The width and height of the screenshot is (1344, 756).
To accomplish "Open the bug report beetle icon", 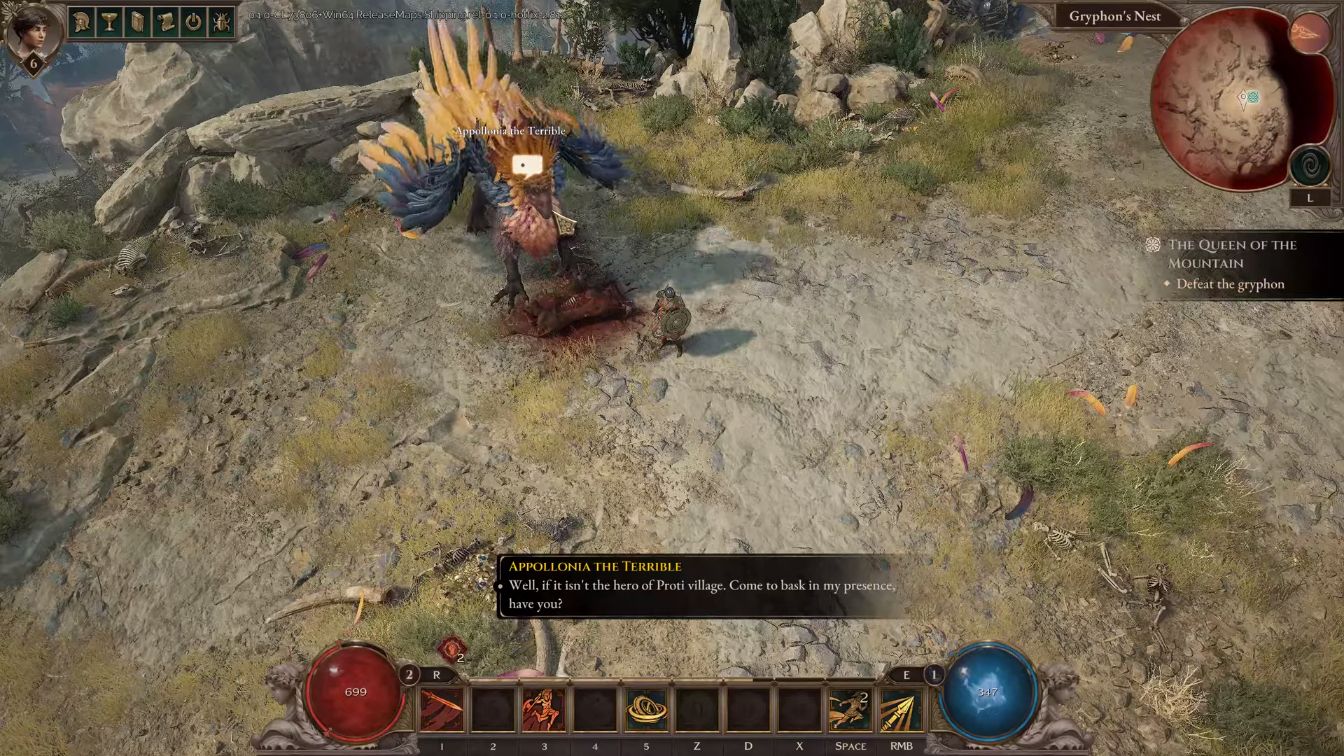I will click(221, 21).
